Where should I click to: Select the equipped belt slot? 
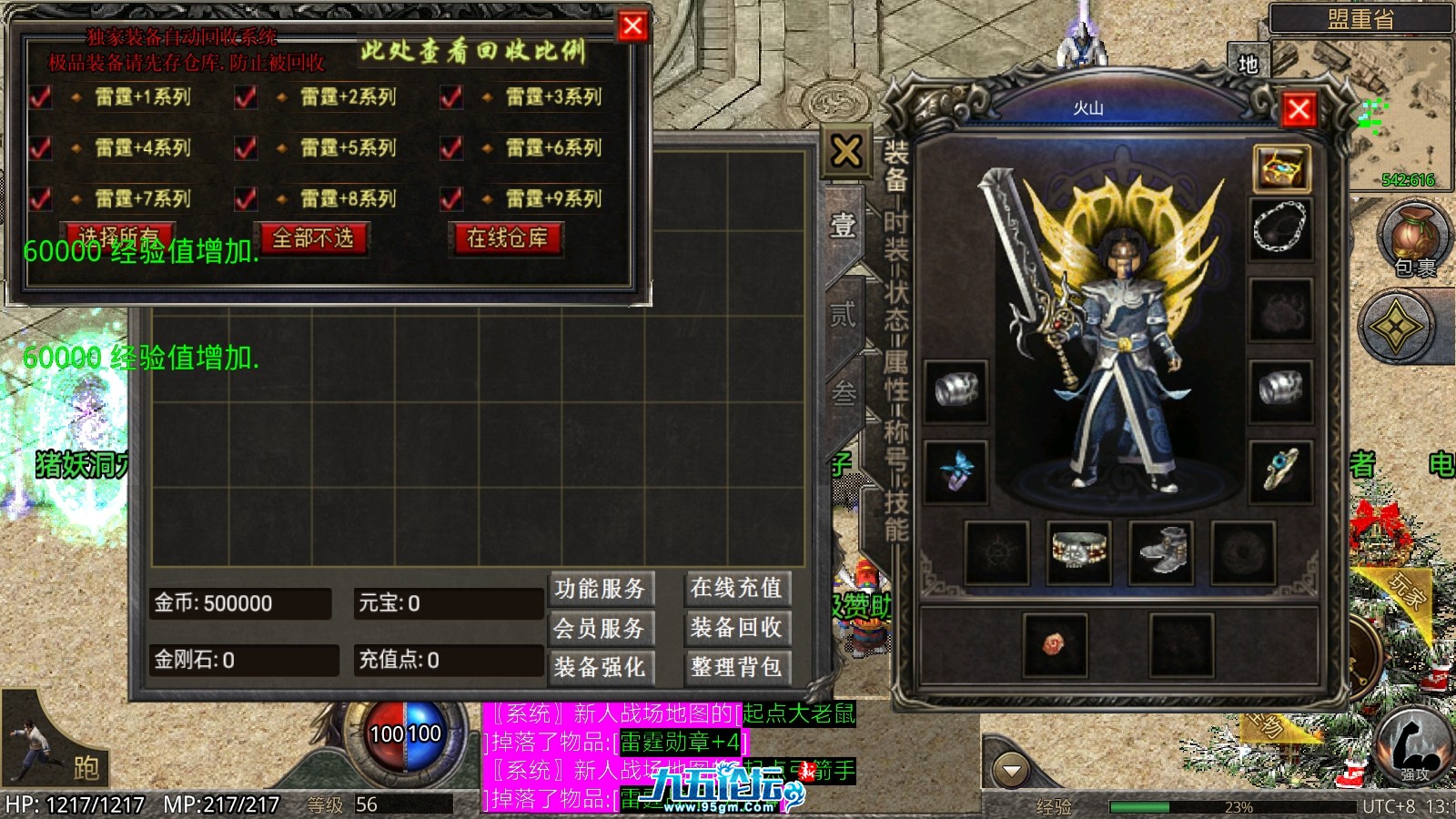(1078, 552)
